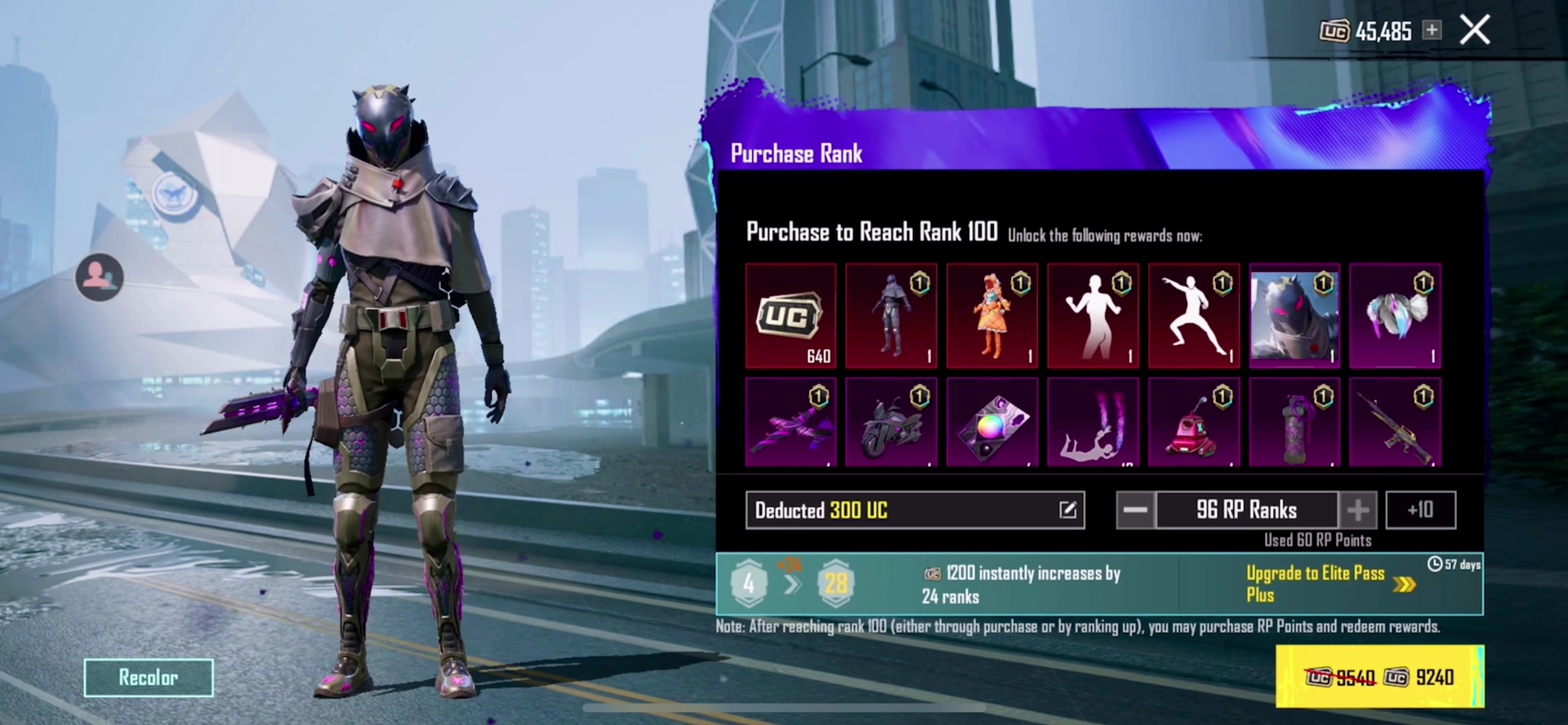The height and width of the screenshot is (725, 1568).
Task: Add more UC with the plus icon
Action: [1432, 30]
